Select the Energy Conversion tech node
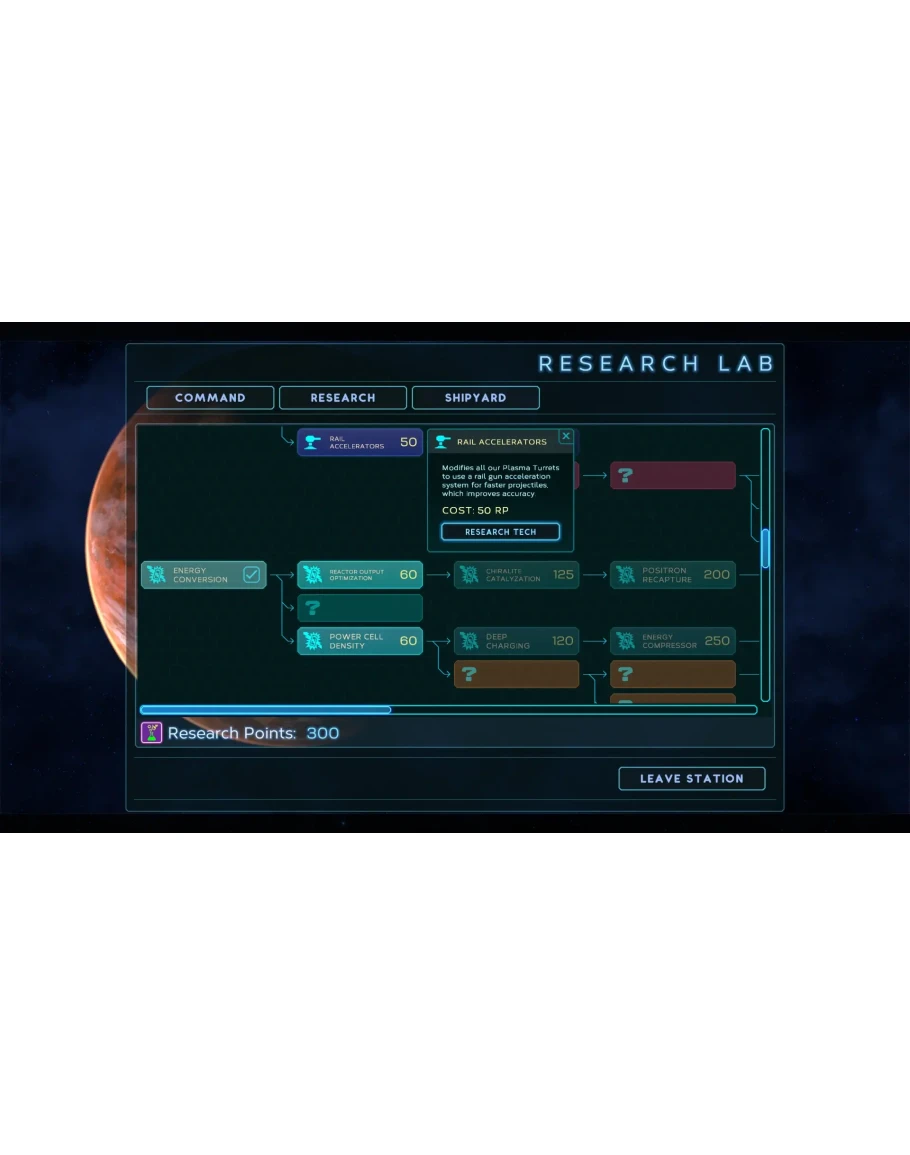The image size is (910, 1155). pos(203,575)
